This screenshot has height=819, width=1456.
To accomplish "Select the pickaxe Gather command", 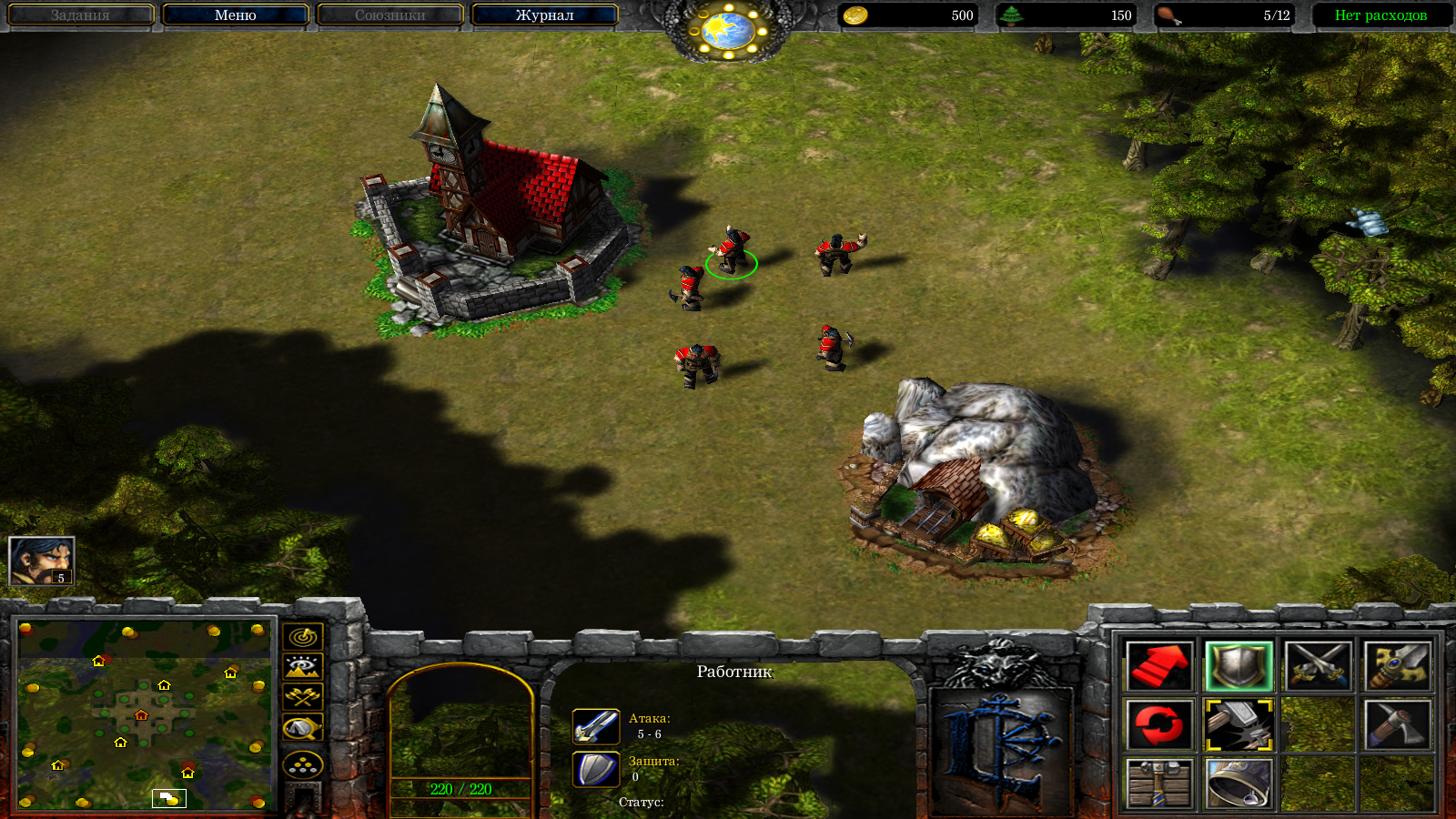I will [x=1397, y=725].
